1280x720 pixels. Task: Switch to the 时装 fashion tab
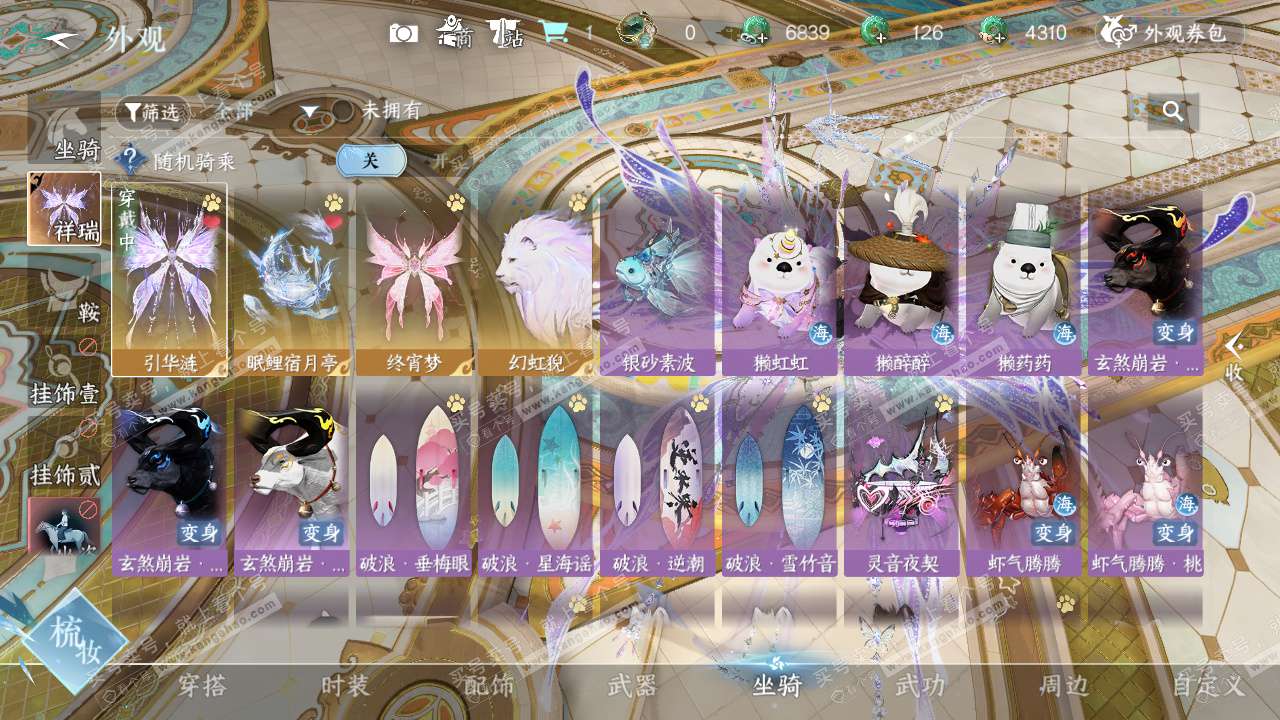345,686
